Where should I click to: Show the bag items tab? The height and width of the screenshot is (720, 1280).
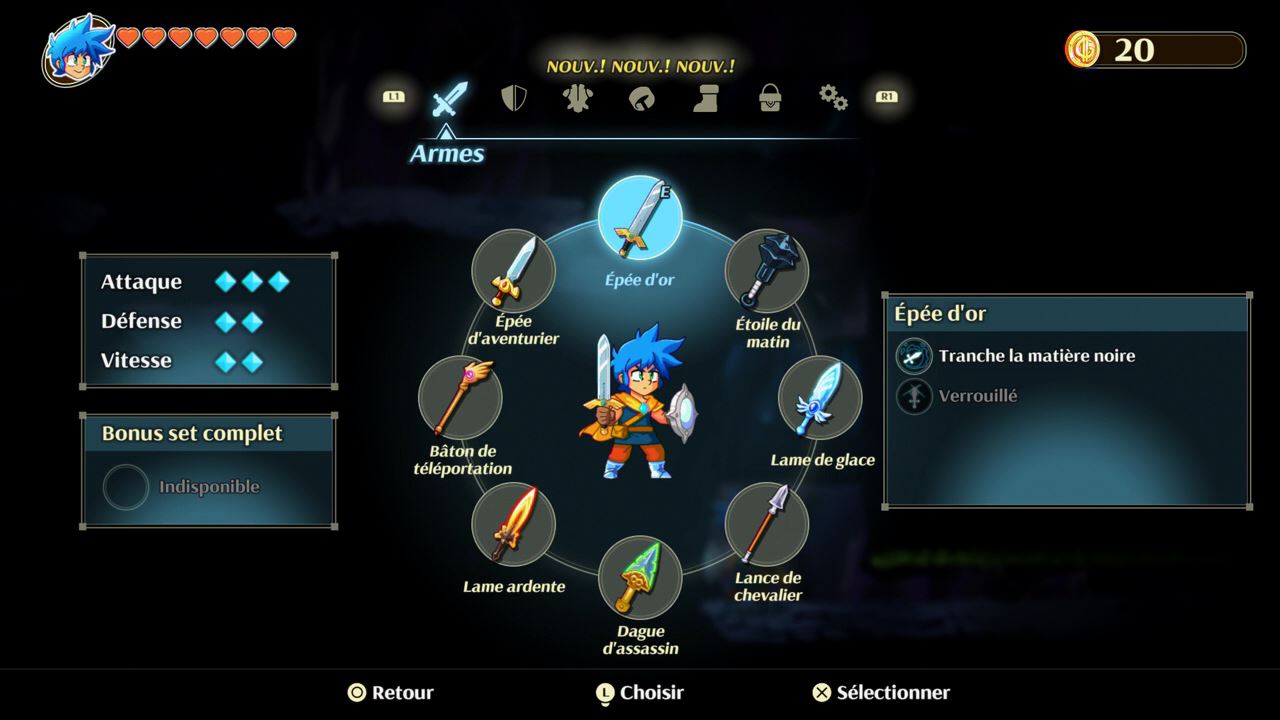[x=770, y=98]
